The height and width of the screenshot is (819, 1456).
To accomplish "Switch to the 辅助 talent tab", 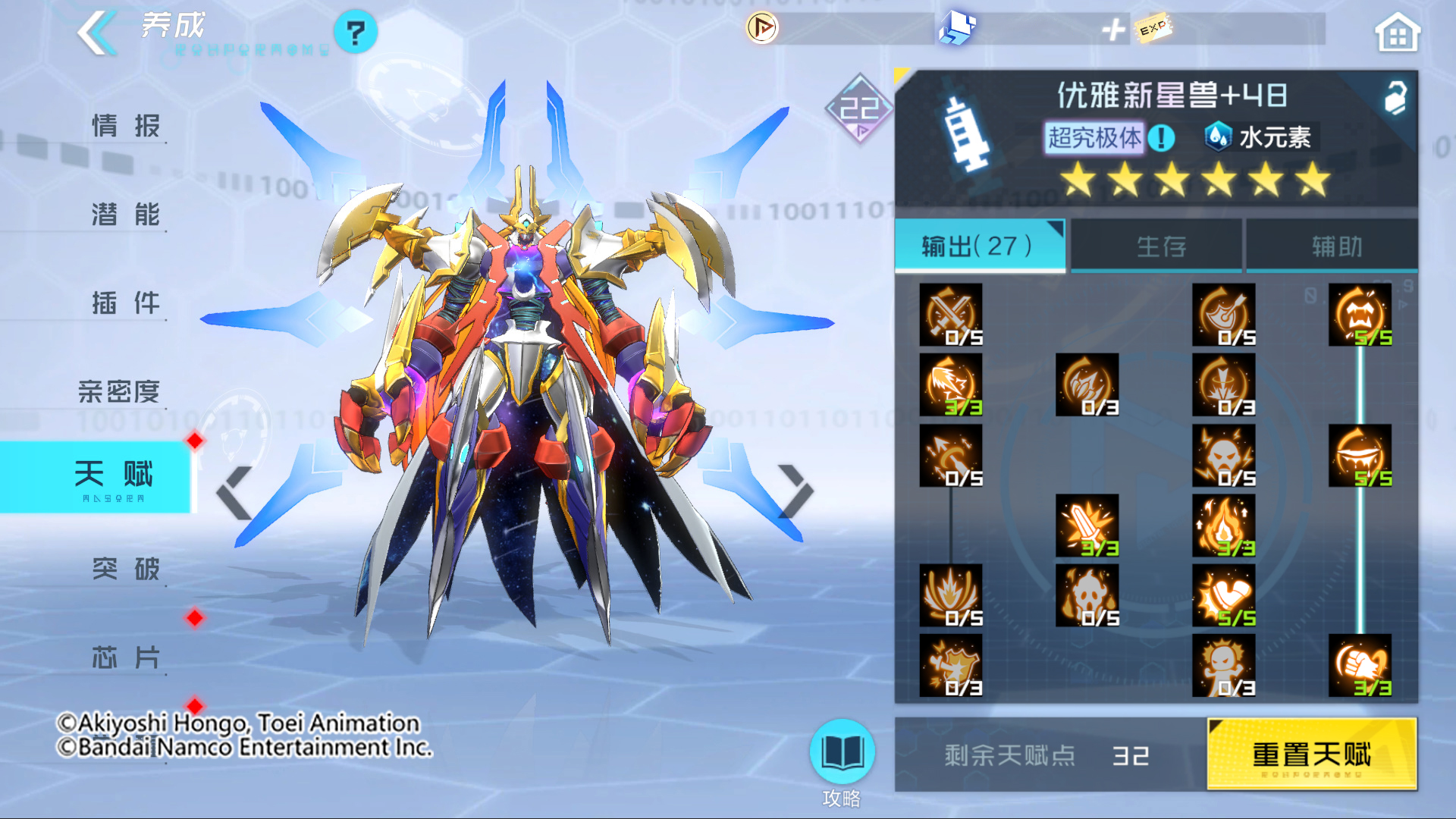I will (x=1332, y=245).
